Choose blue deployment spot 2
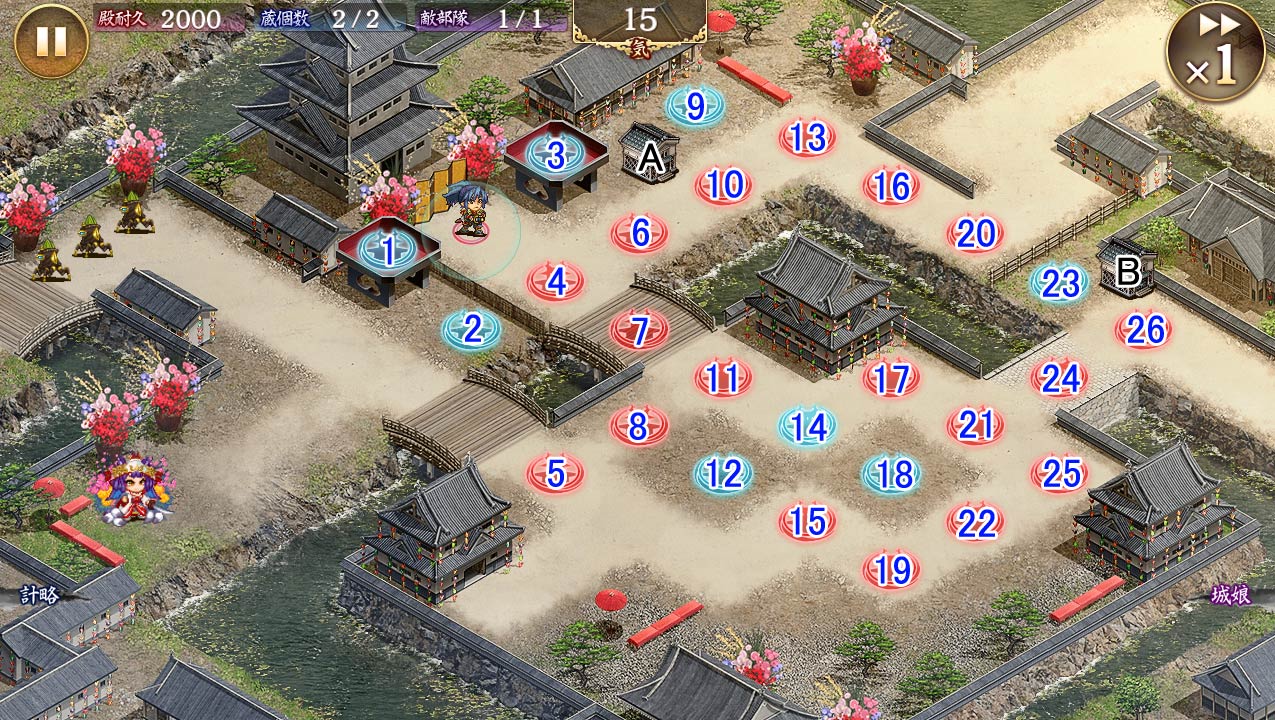Screen dimensions: 1275x720 pos(472,328)
